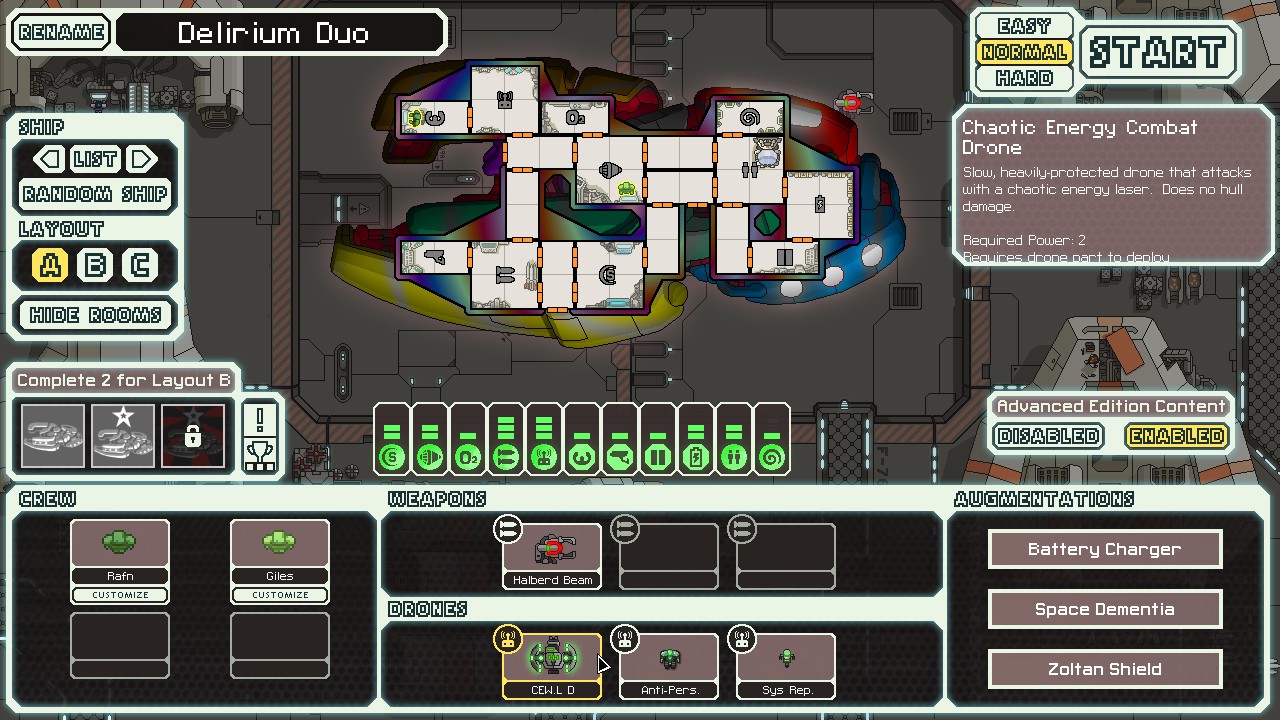The width and height of the screenshot is (1280, 720).
Task: Select the Sys Rep. drone slot
Action: [786, 666]
